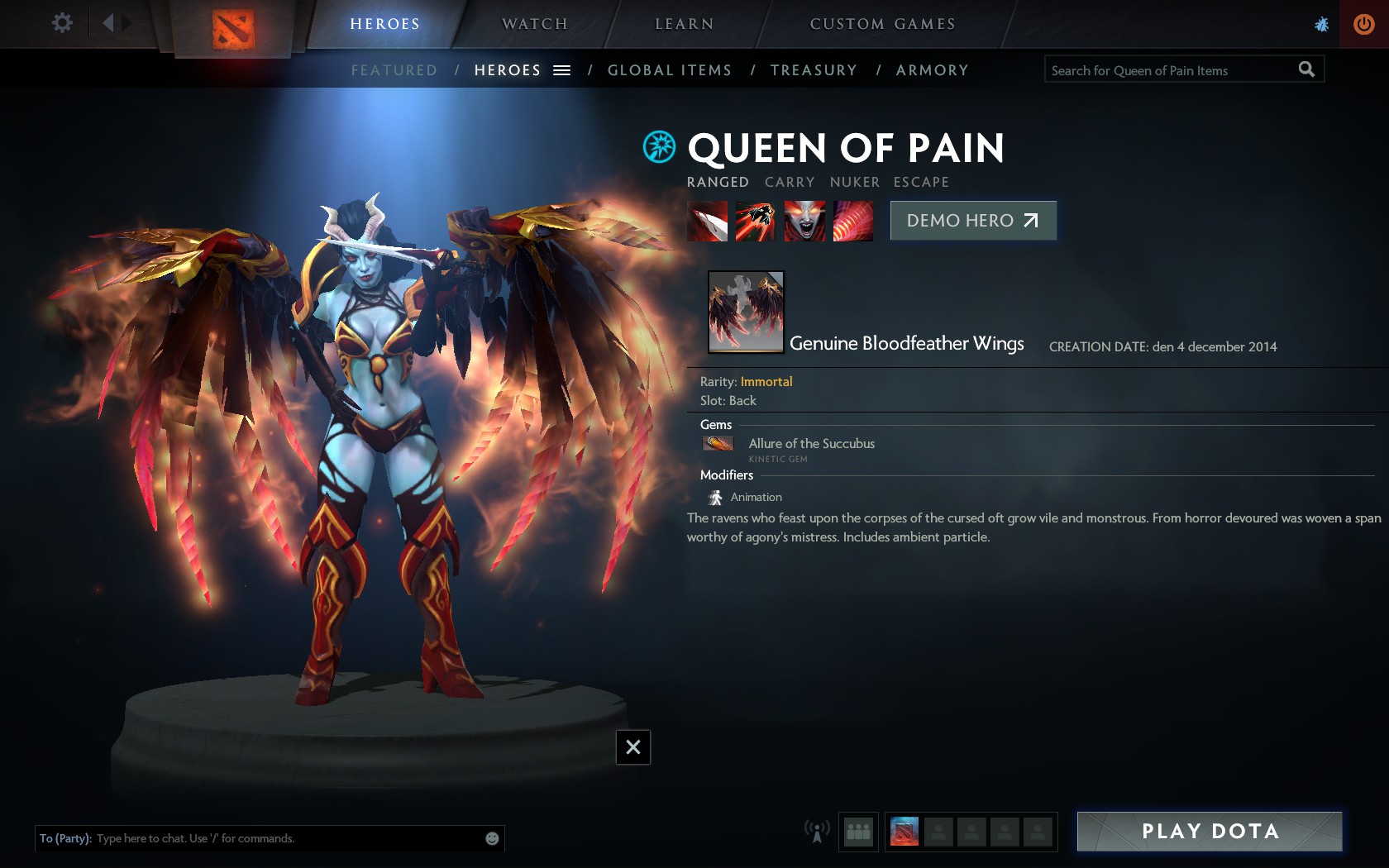Select the Blink ability icon
Image resolution: width=1389 pixels, height=868 pixels.
click(756, 222)
